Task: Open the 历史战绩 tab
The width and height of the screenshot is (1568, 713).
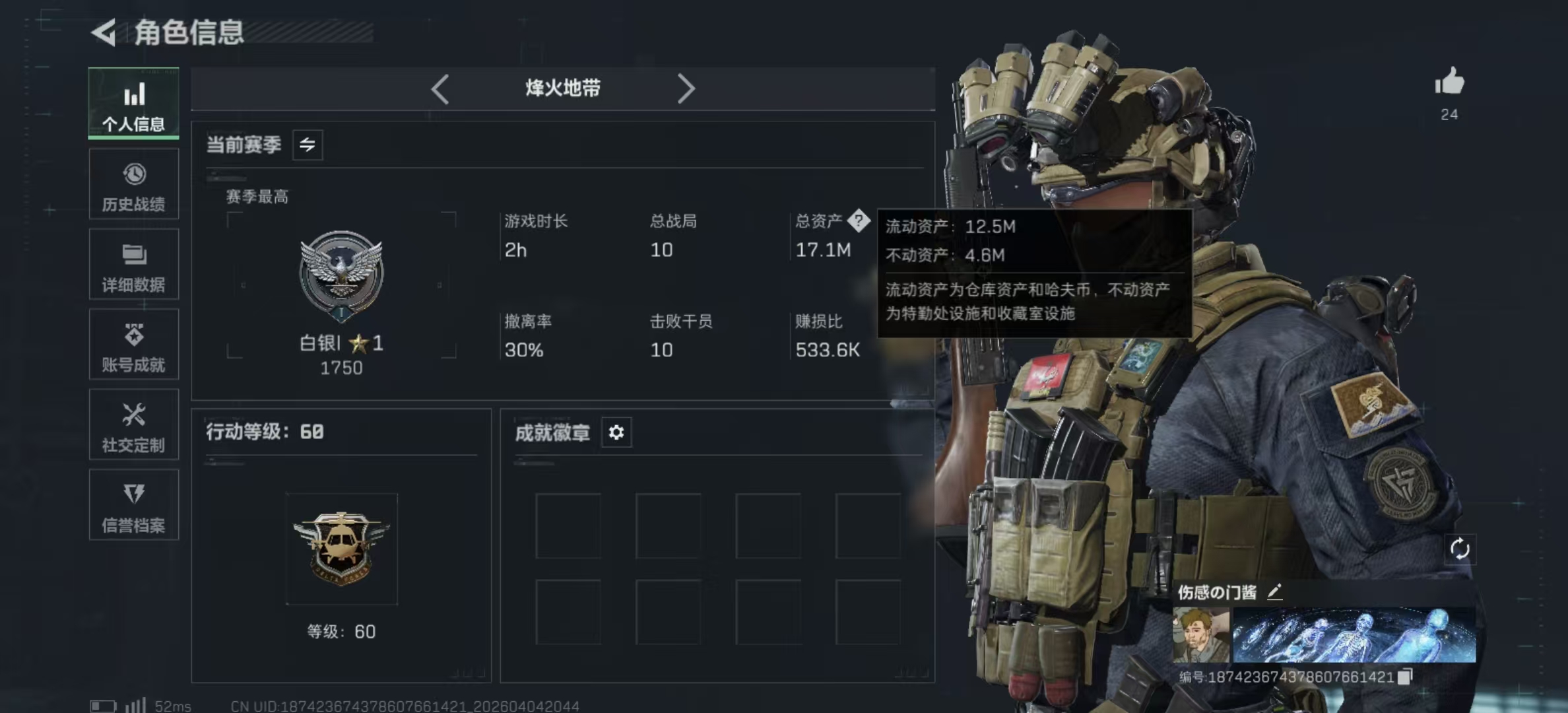Action: 133,184
